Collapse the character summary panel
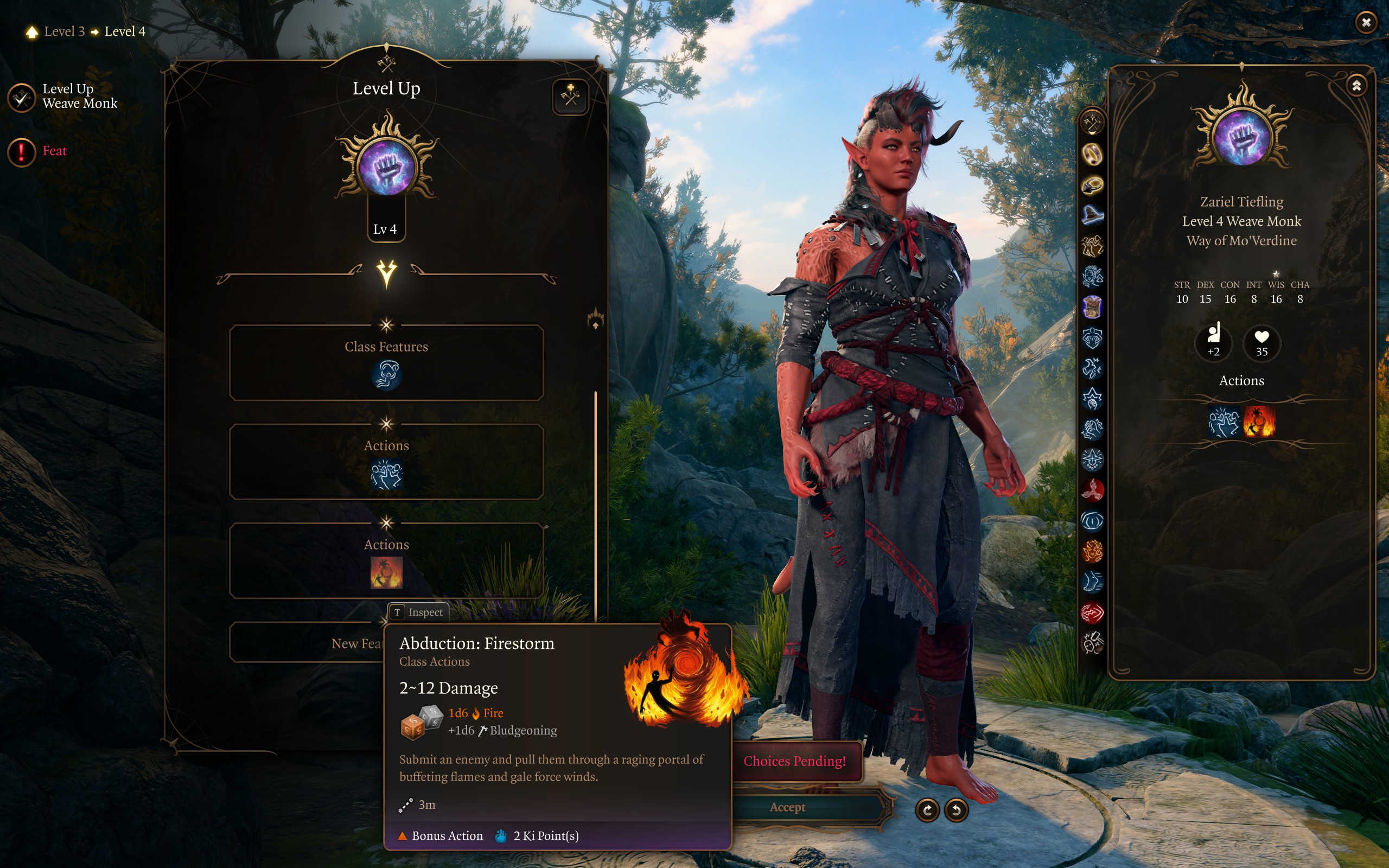This screenshot has height=868, width=1389. [1356, 86]
